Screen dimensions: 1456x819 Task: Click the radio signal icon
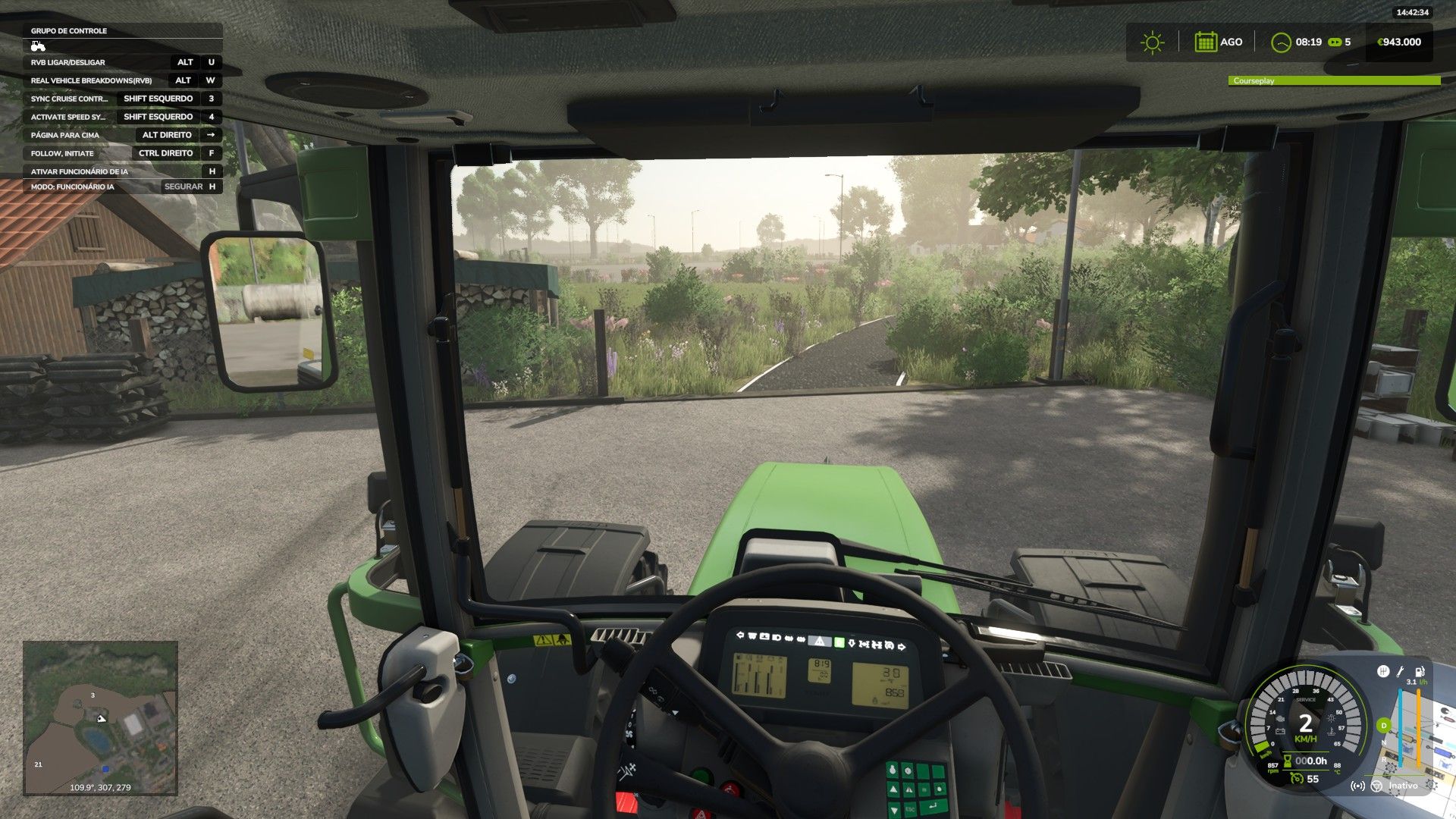pos(1357,786)
